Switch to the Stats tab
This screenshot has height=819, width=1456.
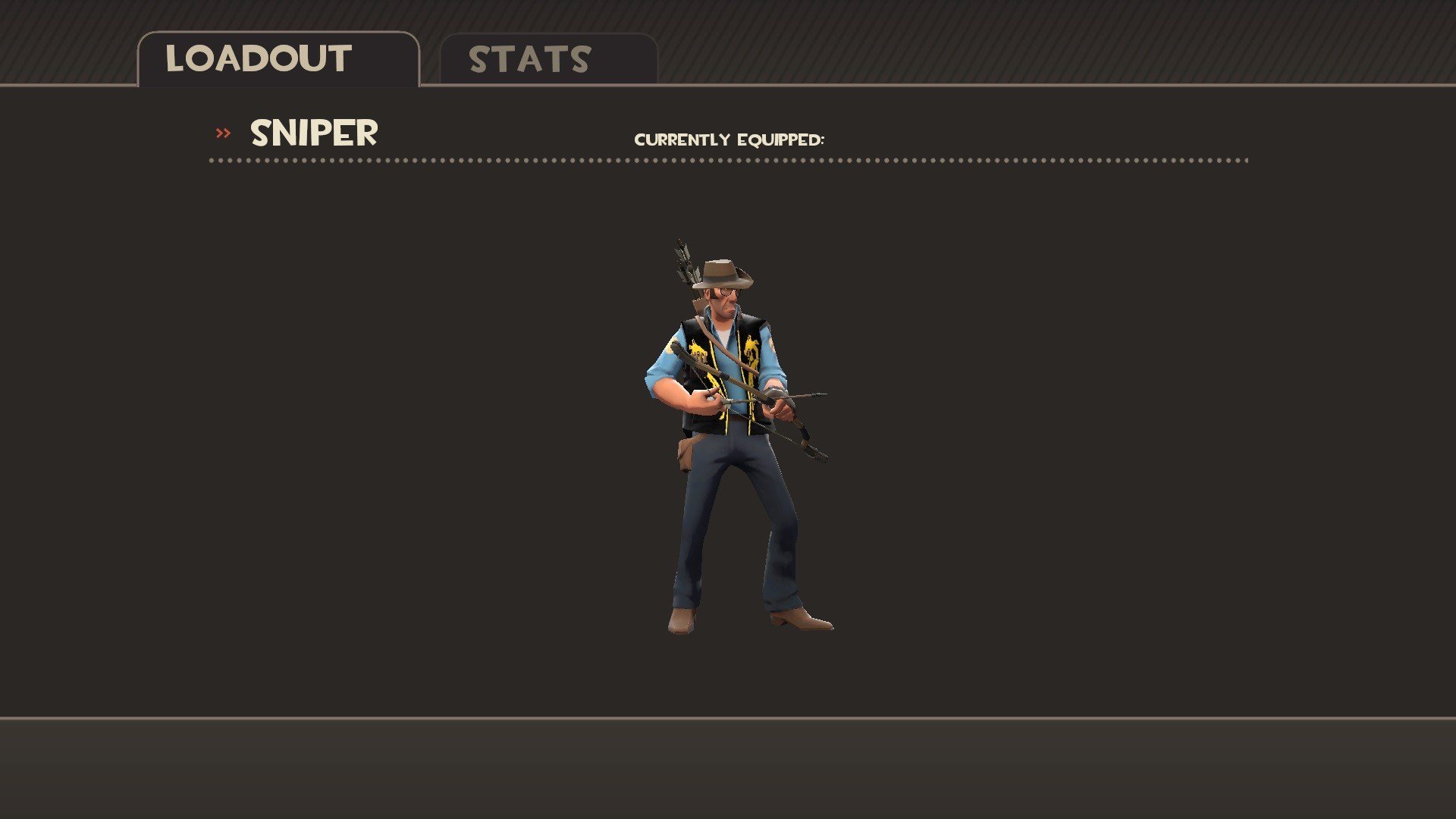click(548, 59)
